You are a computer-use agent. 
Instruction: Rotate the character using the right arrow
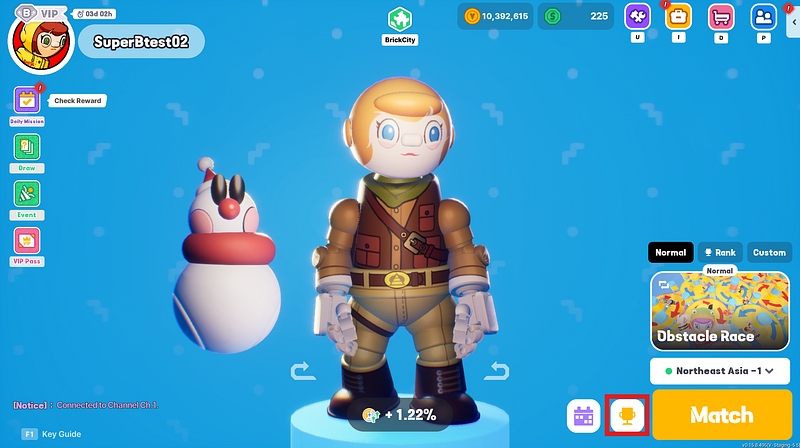point(497,372)
